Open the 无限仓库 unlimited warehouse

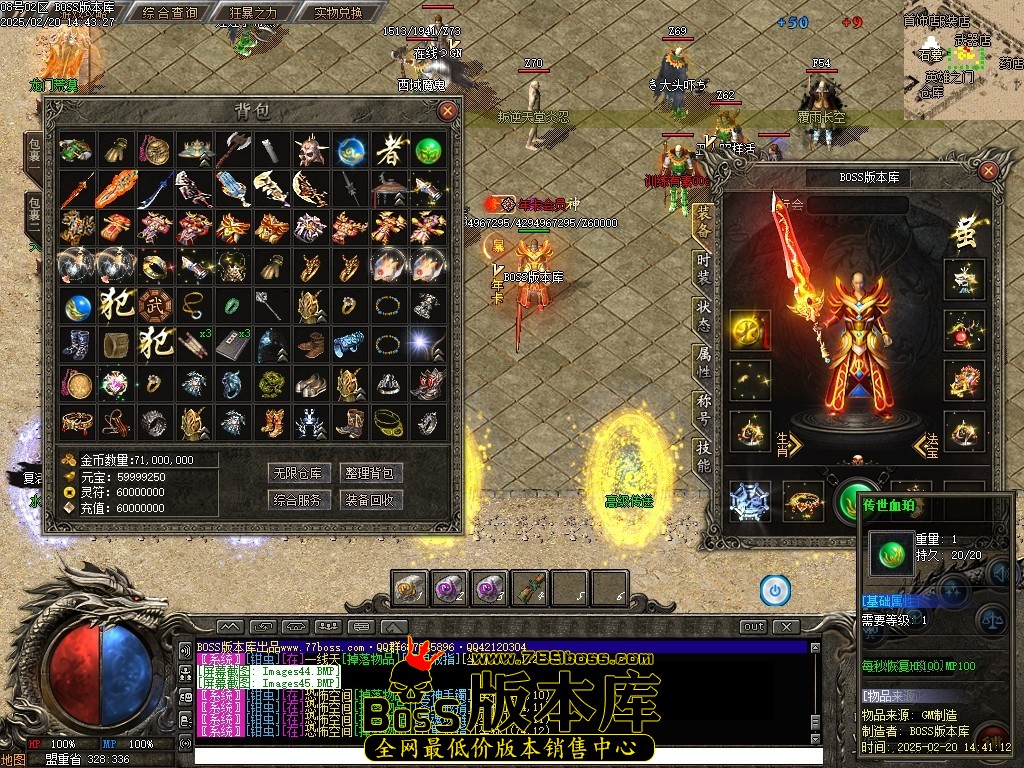(x=300, y=473)
